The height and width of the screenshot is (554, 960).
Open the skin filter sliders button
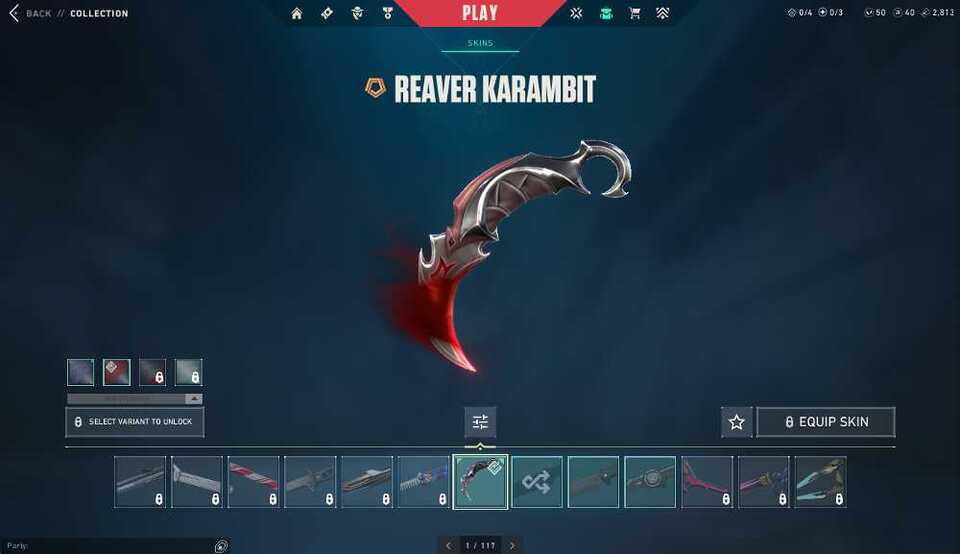click(x=480, y=422)
